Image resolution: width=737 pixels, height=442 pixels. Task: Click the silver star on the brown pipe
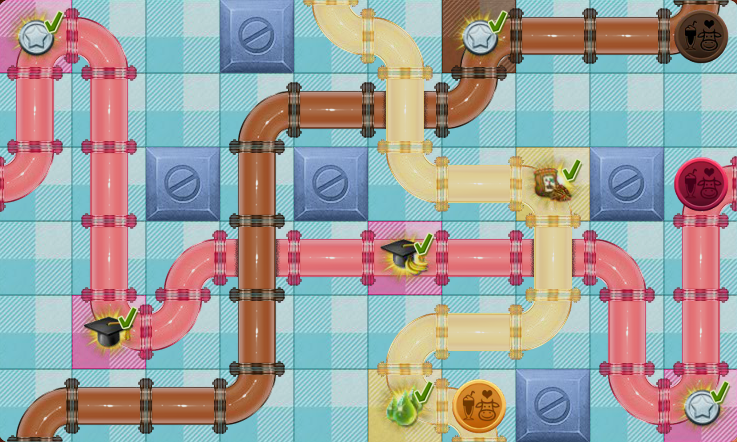[x=479, y=37]
